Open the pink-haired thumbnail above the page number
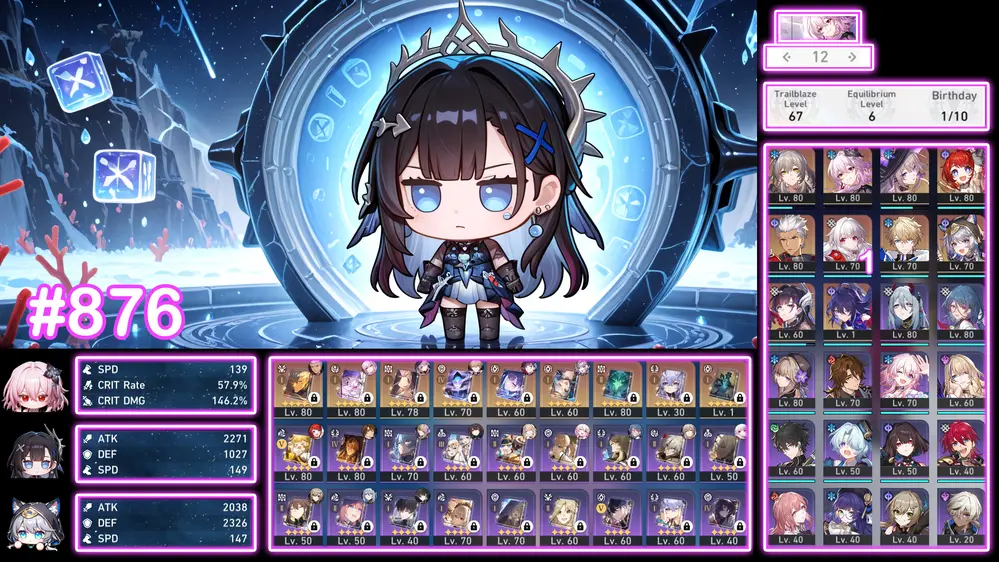The image size is (999, 562). coord(818,25)
